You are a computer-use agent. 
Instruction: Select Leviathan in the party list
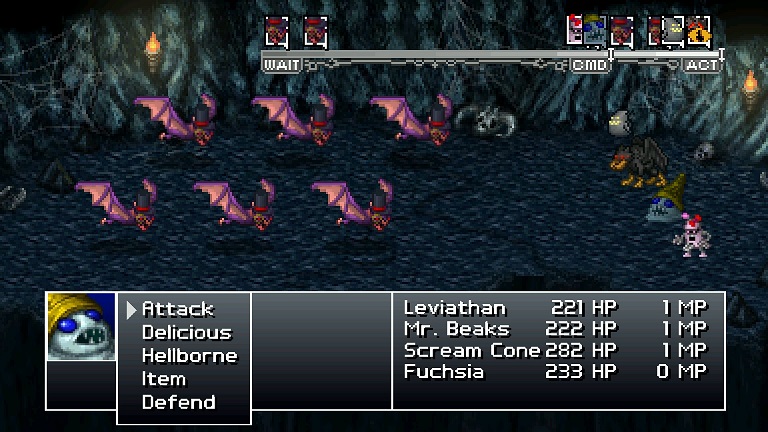click(x=455, y=308)
